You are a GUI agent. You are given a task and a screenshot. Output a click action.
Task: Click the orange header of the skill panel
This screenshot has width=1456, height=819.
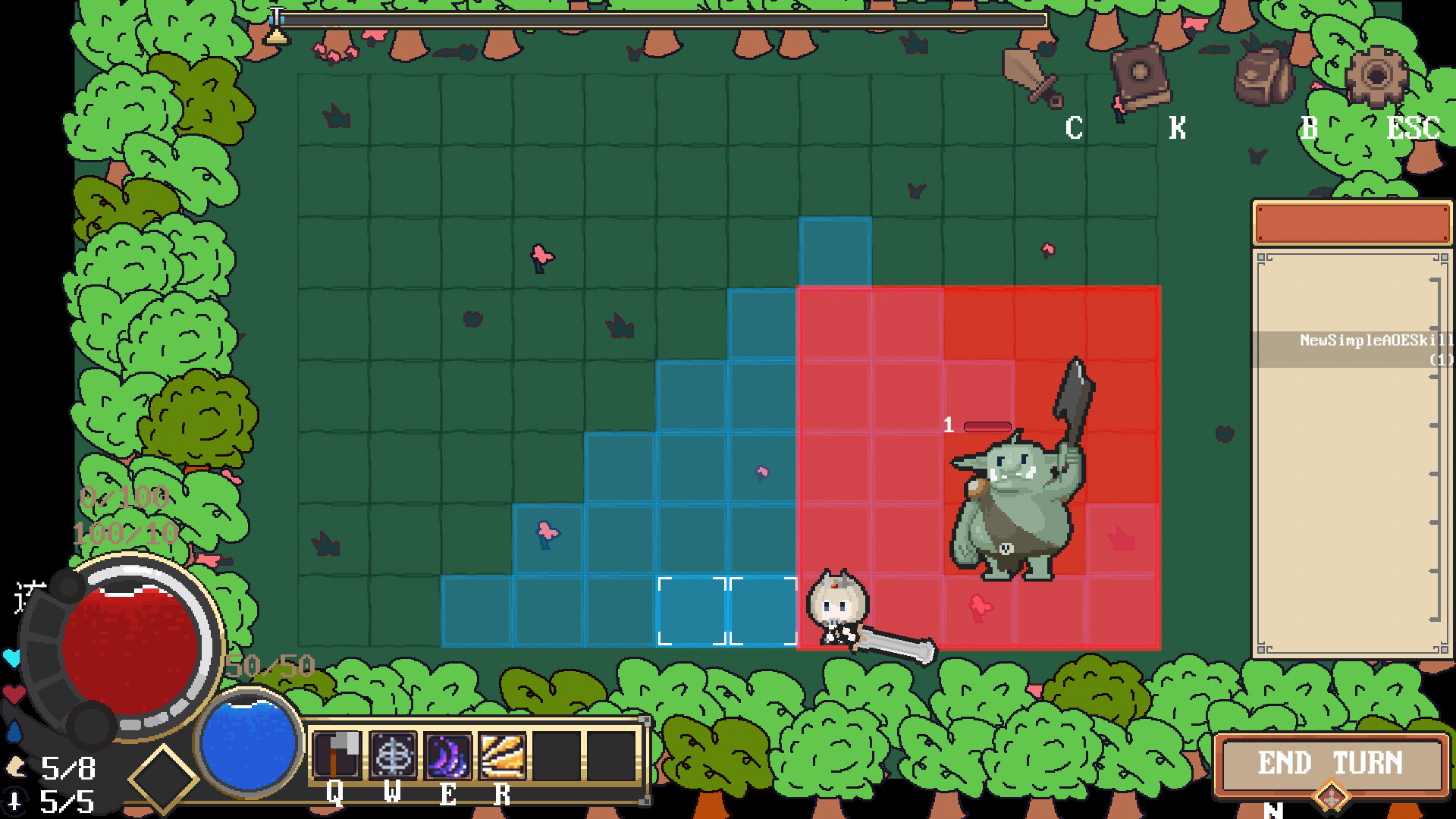tap(1351, 222)
